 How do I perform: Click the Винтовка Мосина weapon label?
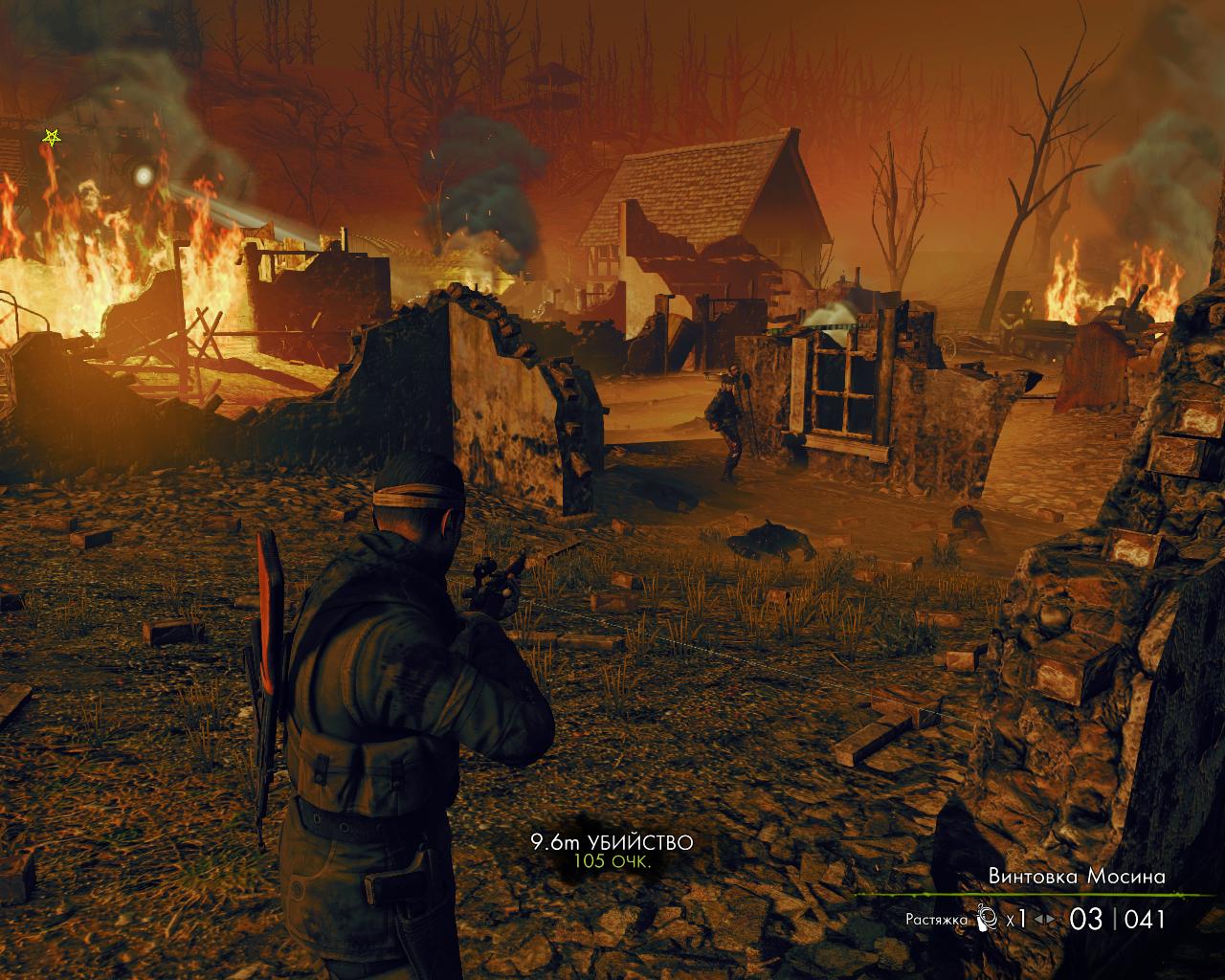[x=1077, y=876]
